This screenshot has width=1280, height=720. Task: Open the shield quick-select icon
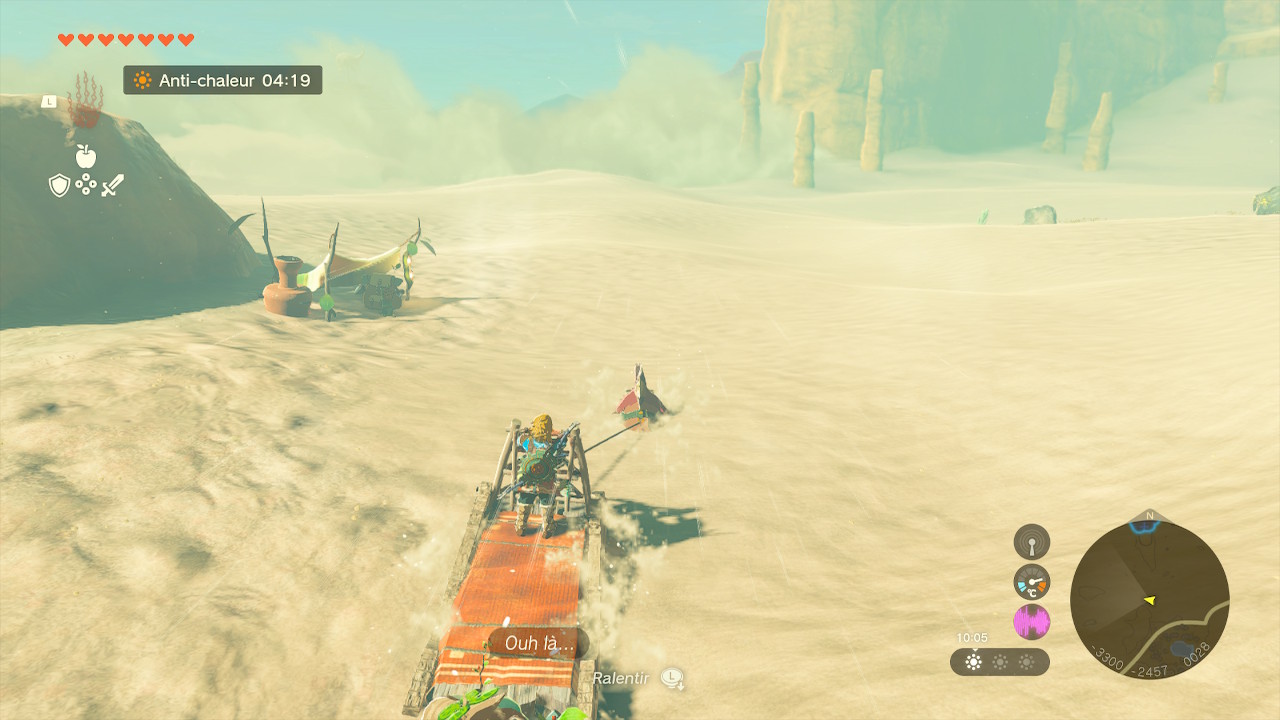[x=59, y=185]
